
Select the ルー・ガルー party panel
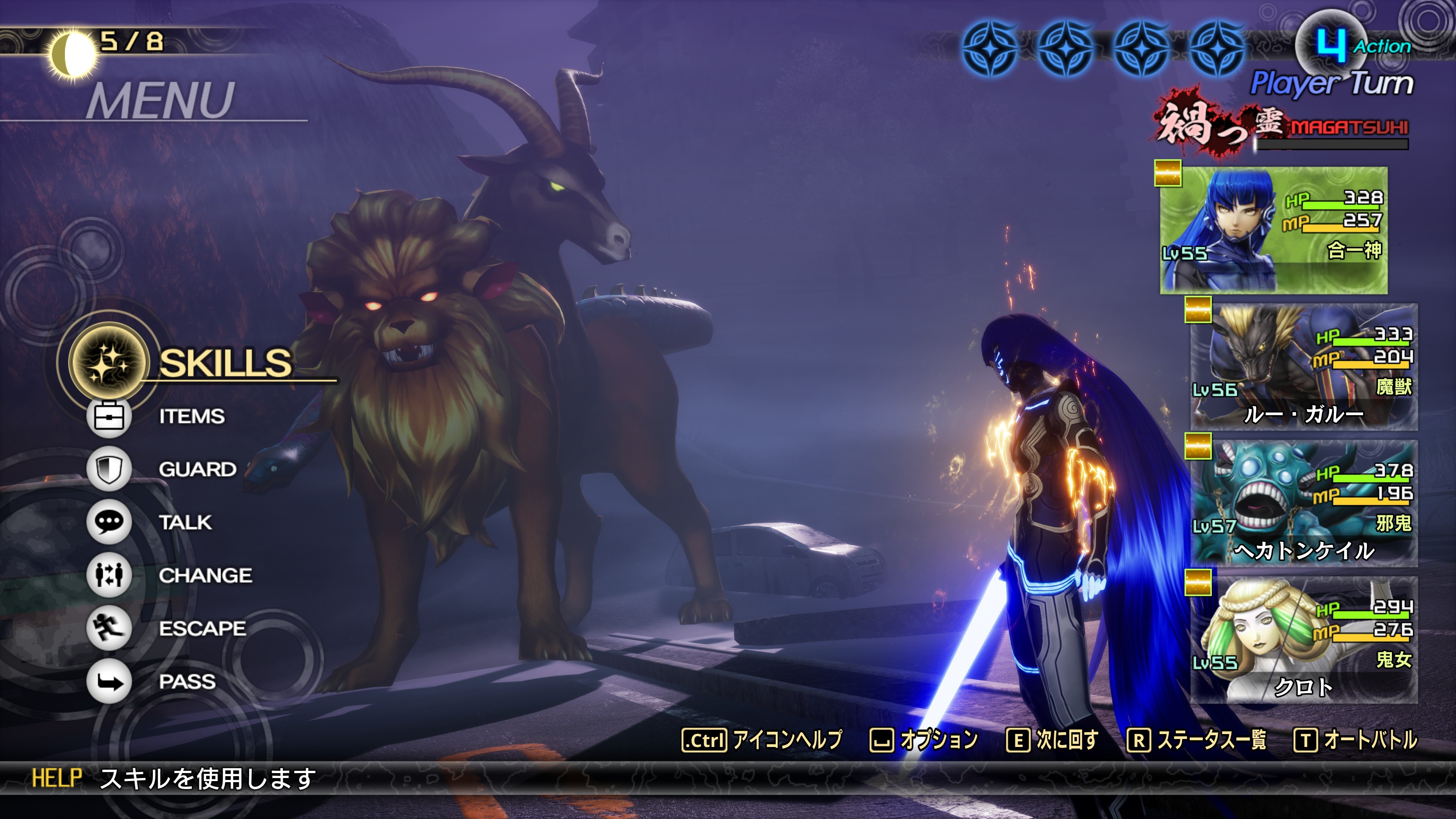[1304, 367]
